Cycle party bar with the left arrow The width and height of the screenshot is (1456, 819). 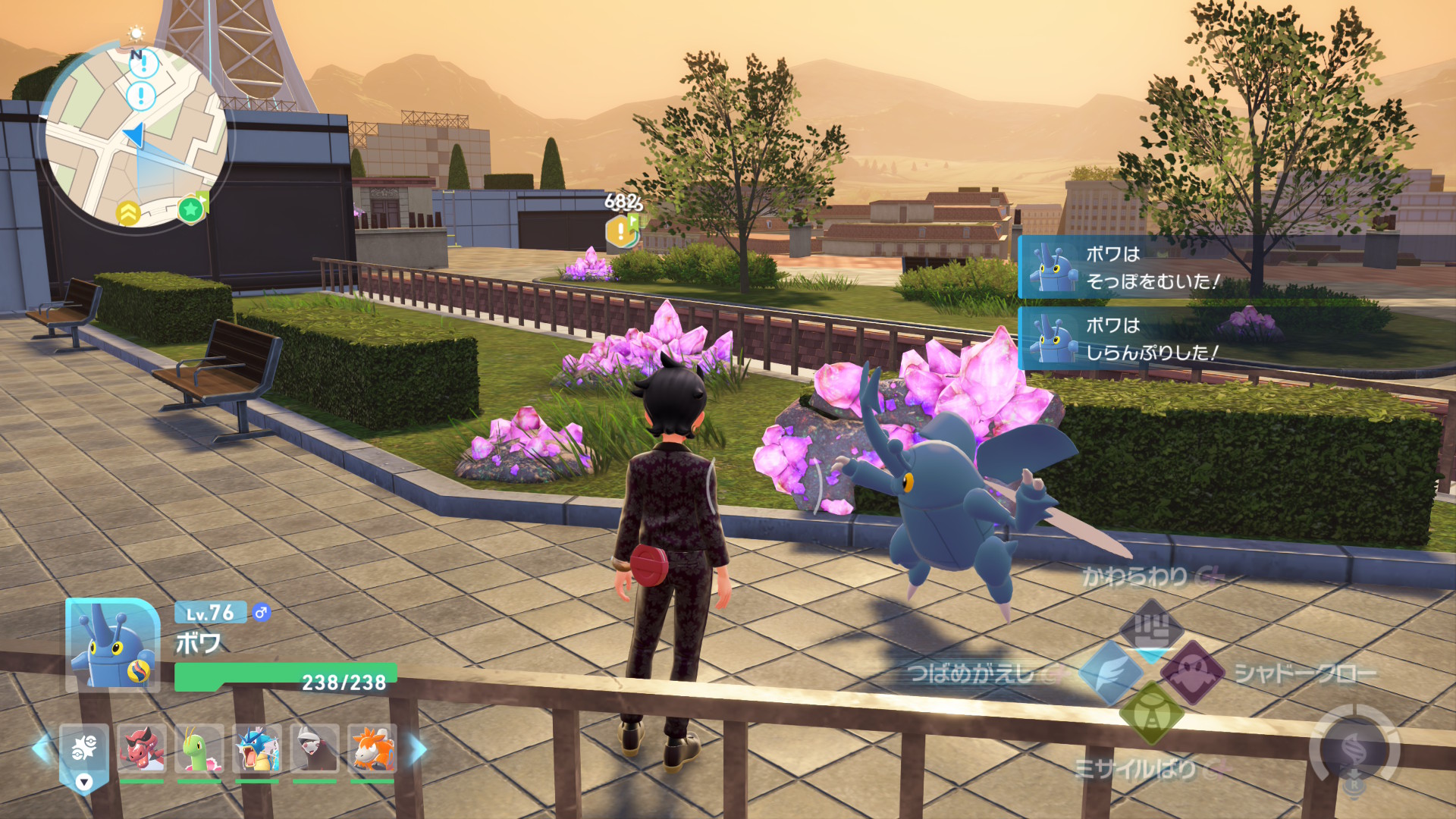coord(41,748)
